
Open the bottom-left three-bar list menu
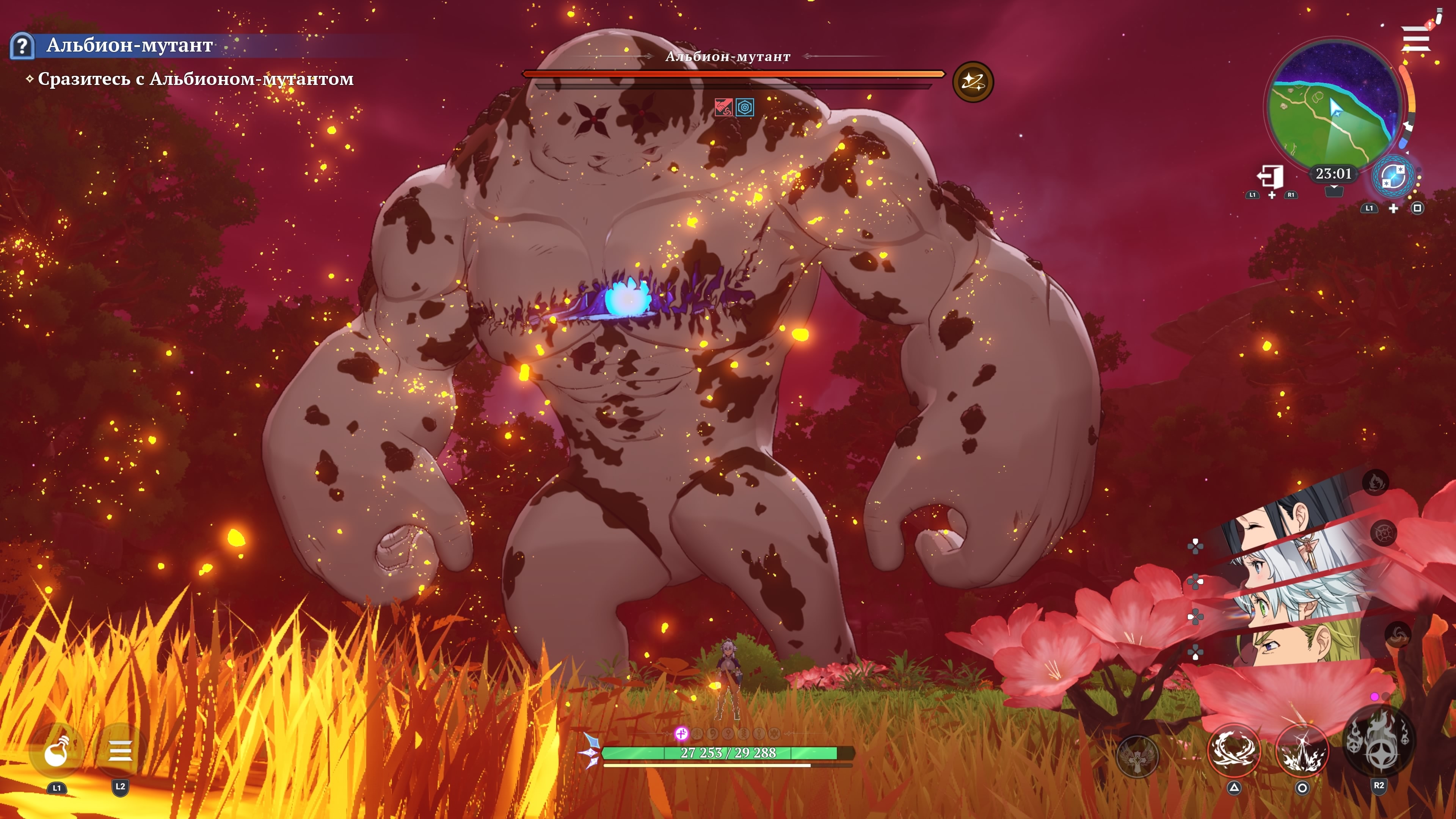pyautogui.click(x=120, y=752)
